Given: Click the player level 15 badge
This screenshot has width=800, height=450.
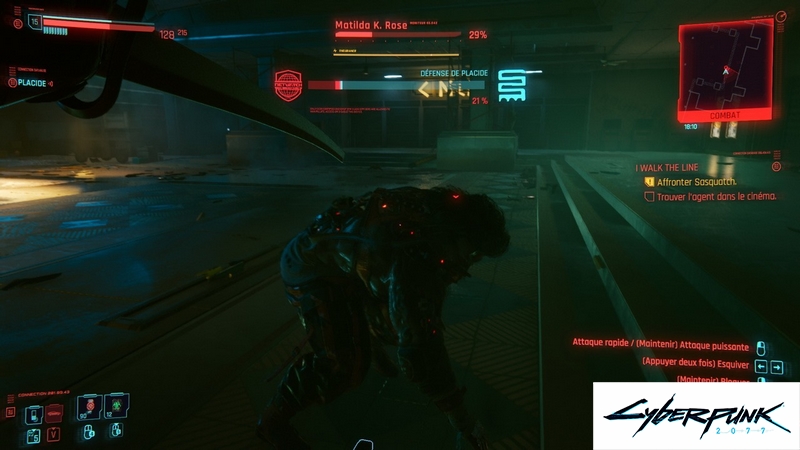Looking at the screenshot, I should [36, 19].
